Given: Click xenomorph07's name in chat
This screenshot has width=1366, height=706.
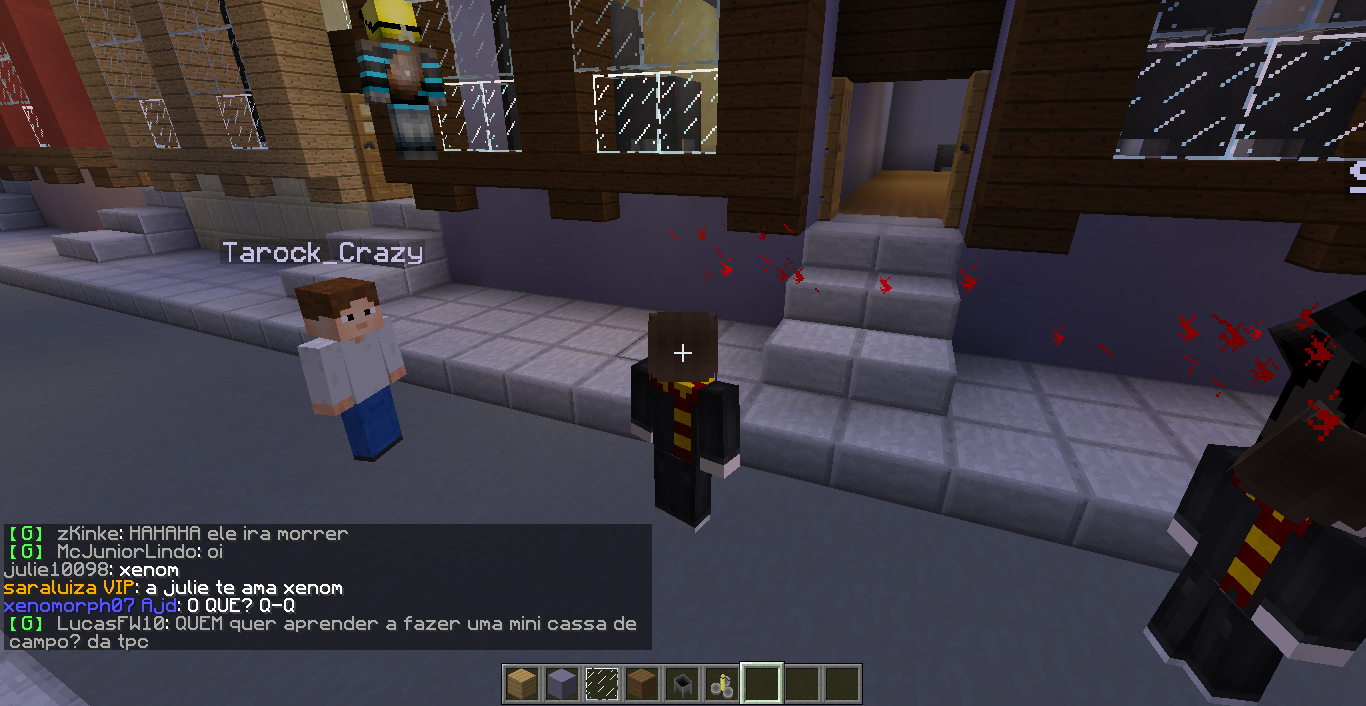Looking at the screenshot, I should coord(69,606).
